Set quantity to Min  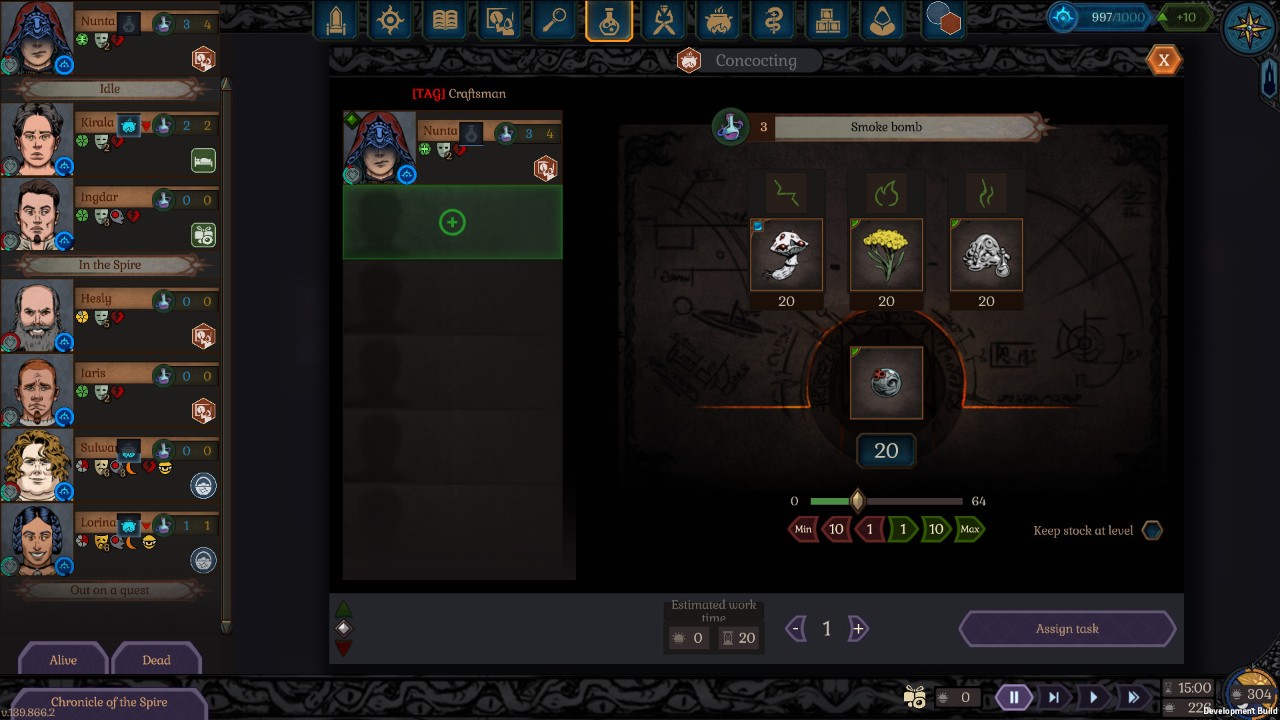pyautogui.click(x=802, y=529)
